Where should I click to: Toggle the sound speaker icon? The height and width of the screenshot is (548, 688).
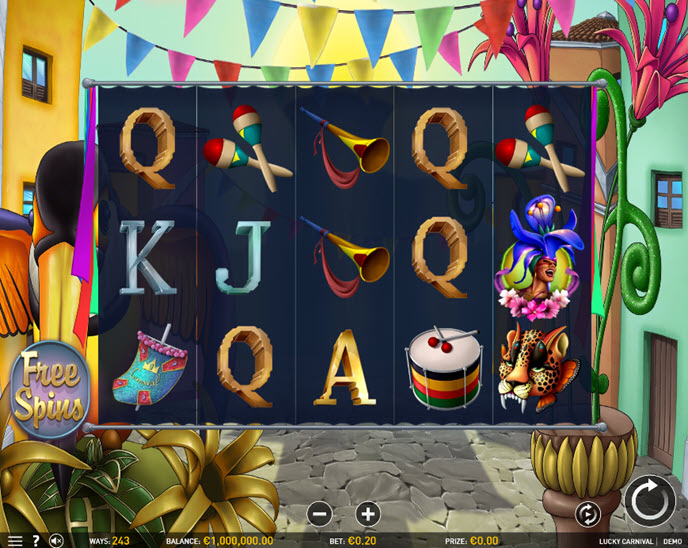tap(56, 541)
